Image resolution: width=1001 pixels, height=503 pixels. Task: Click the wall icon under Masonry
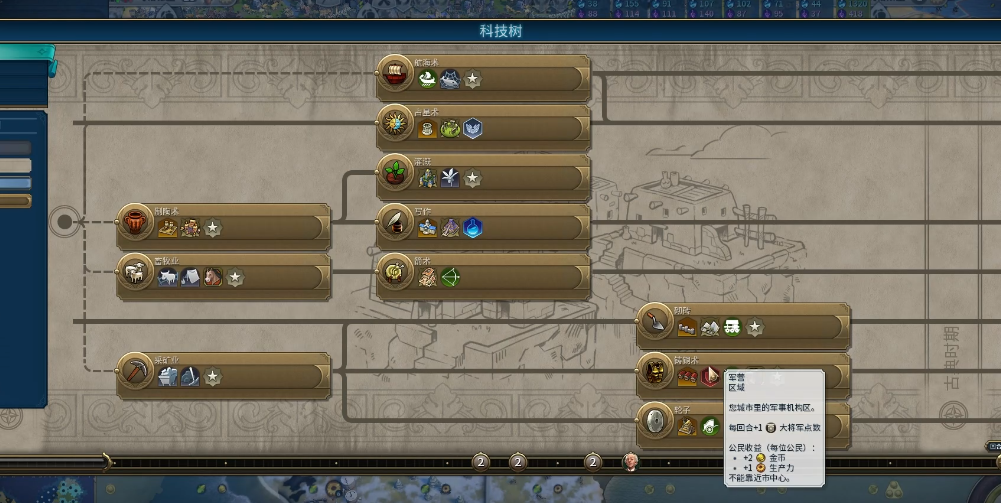[687, 327]
